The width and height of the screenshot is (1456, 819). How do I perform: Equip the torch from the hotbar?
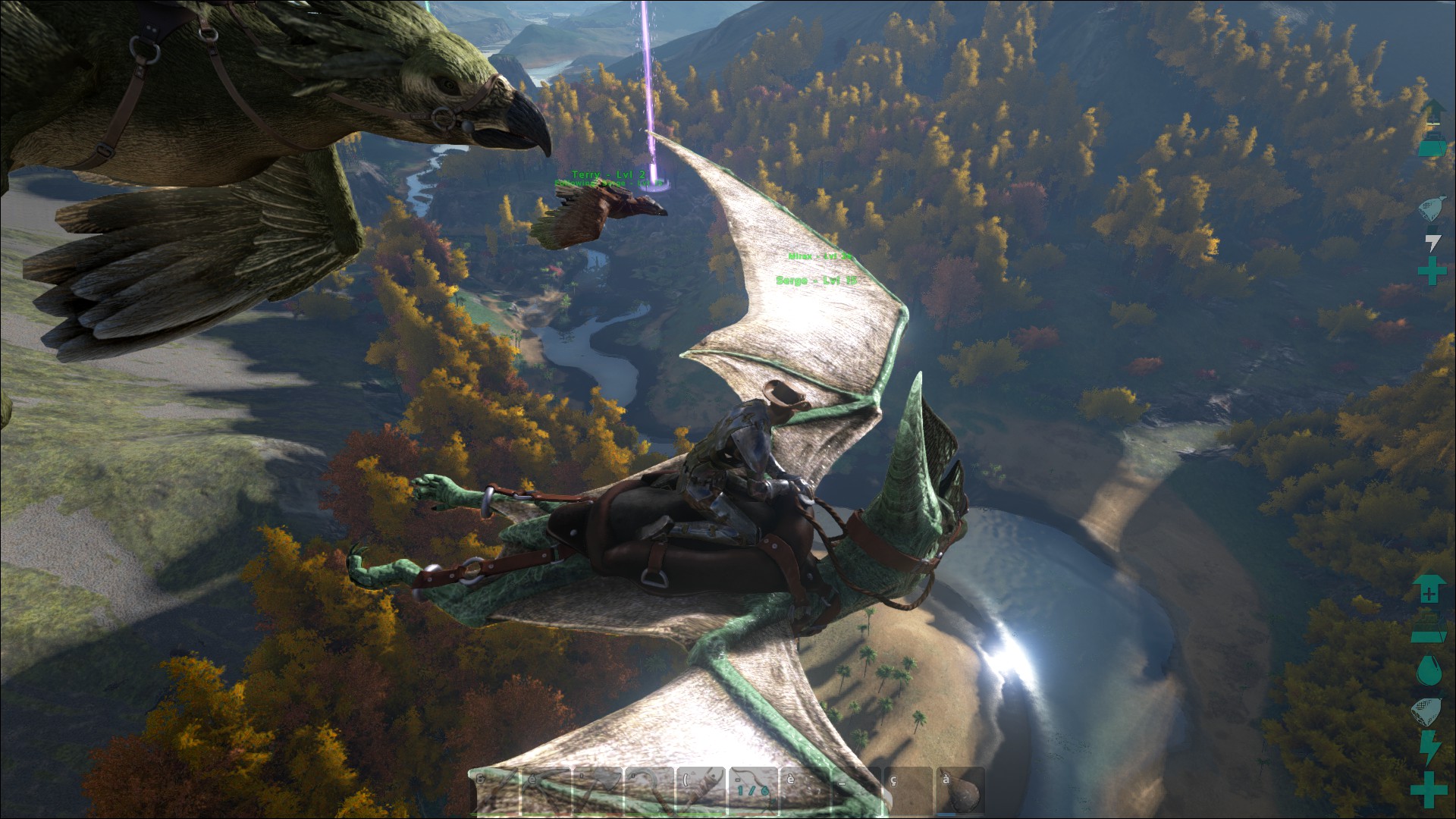pyautogui.click(x=702, y=791)
